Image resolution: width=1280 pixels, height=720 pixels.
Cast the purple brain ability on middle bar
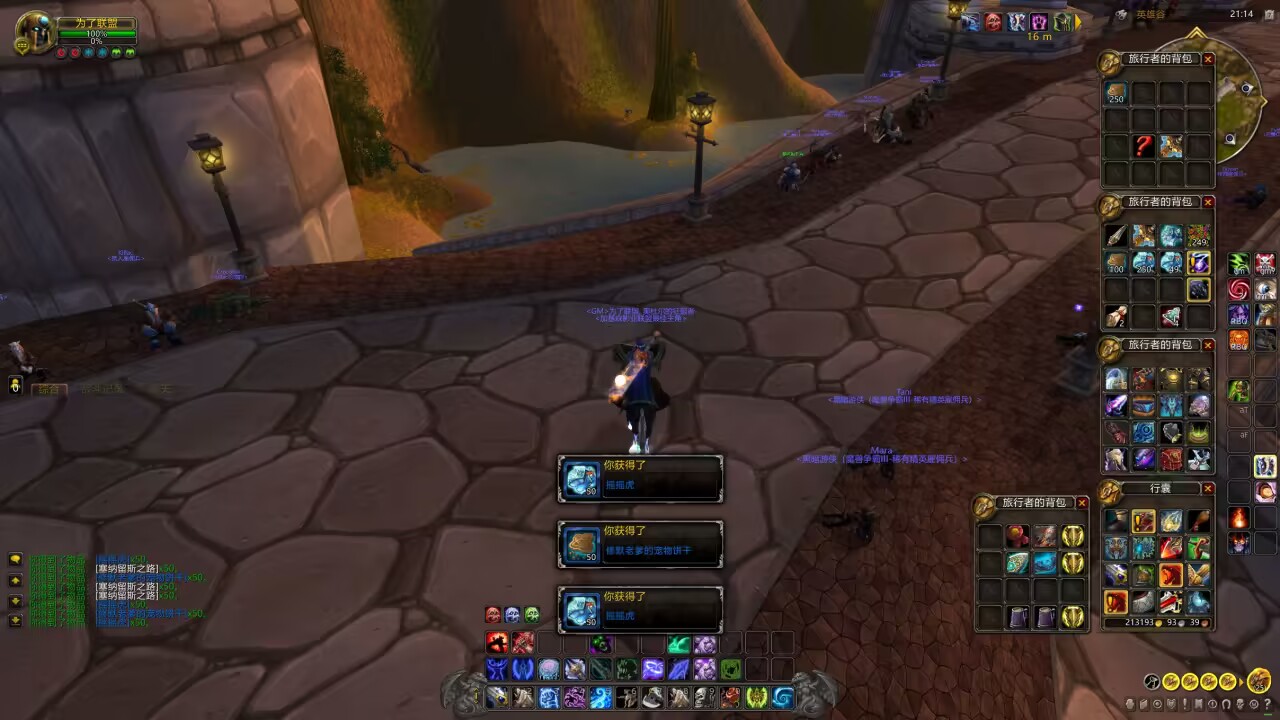tap(549, 670)
